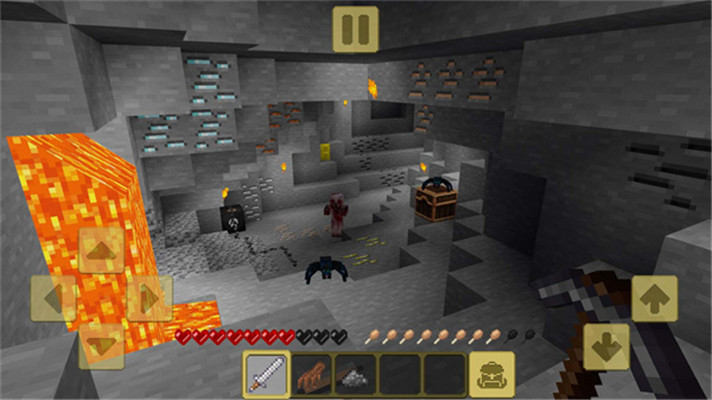Tap the move forward arrow on the D-pad
Image resolution: width=712 pixels, height=400 pixels.
click(x=101, y=251)
